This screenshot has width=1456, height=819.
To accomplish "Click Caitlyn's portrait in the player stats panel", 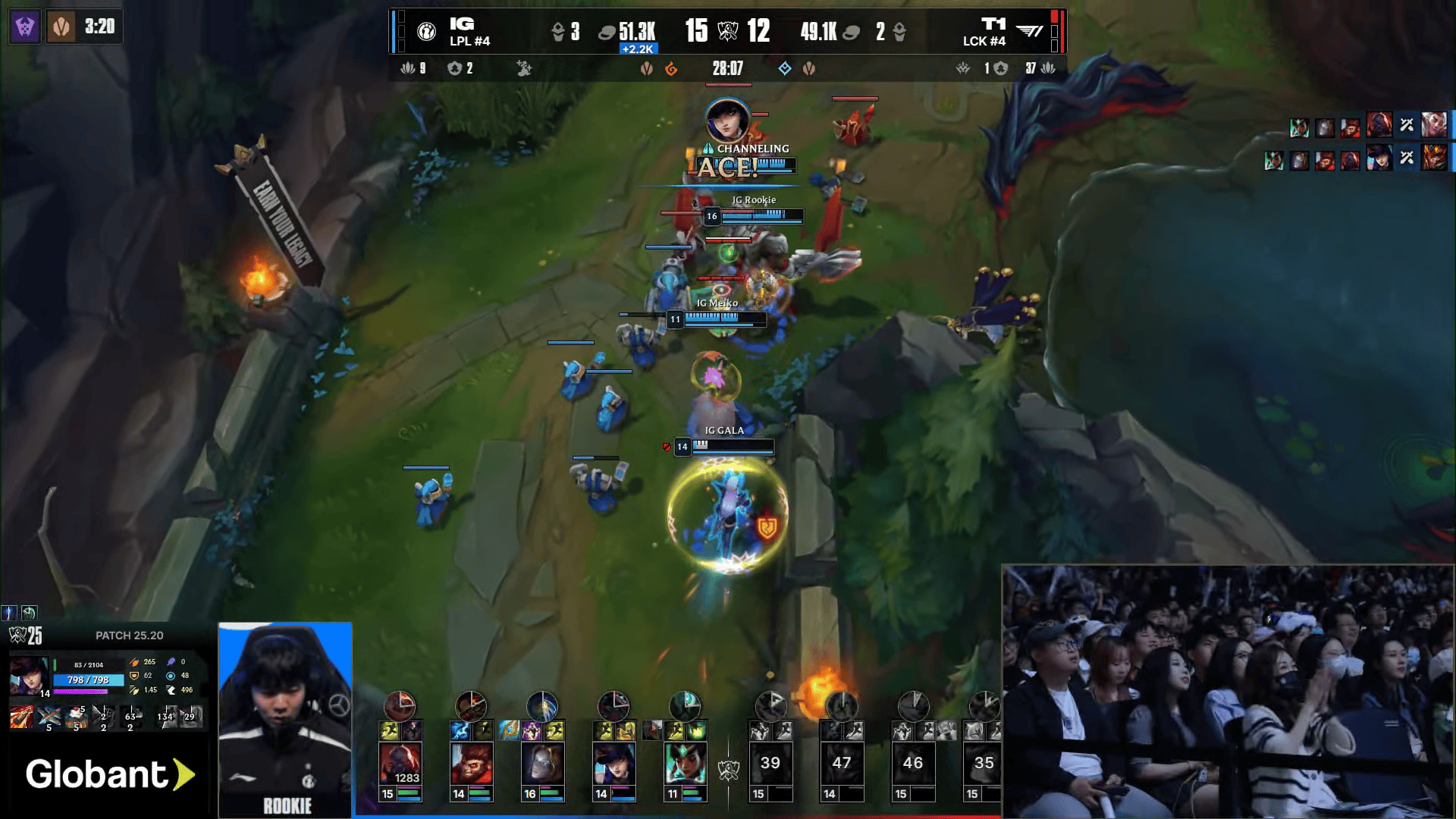I will click(28, 676).
